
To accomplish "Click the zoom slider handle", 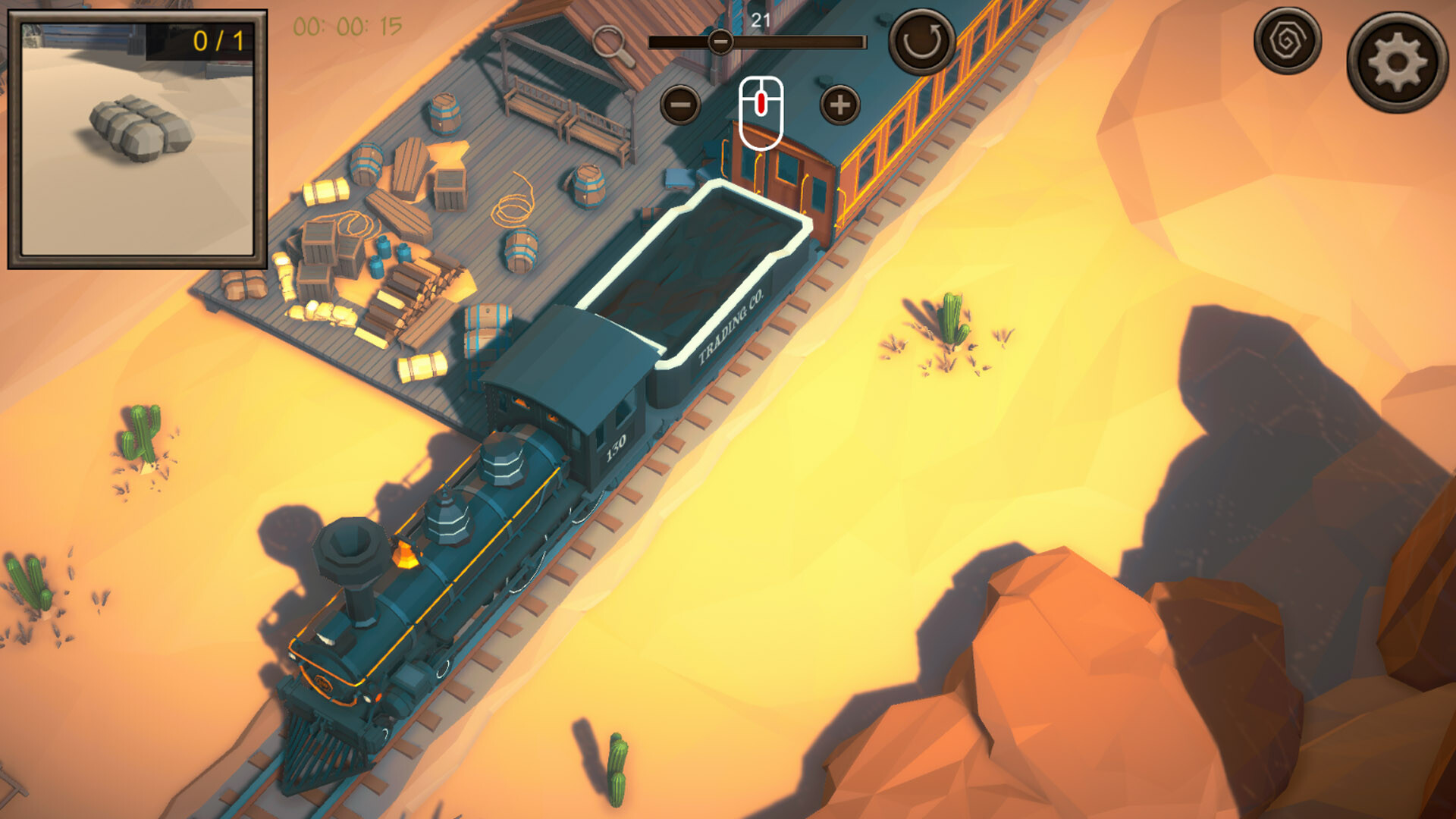I will click(720, 42).
